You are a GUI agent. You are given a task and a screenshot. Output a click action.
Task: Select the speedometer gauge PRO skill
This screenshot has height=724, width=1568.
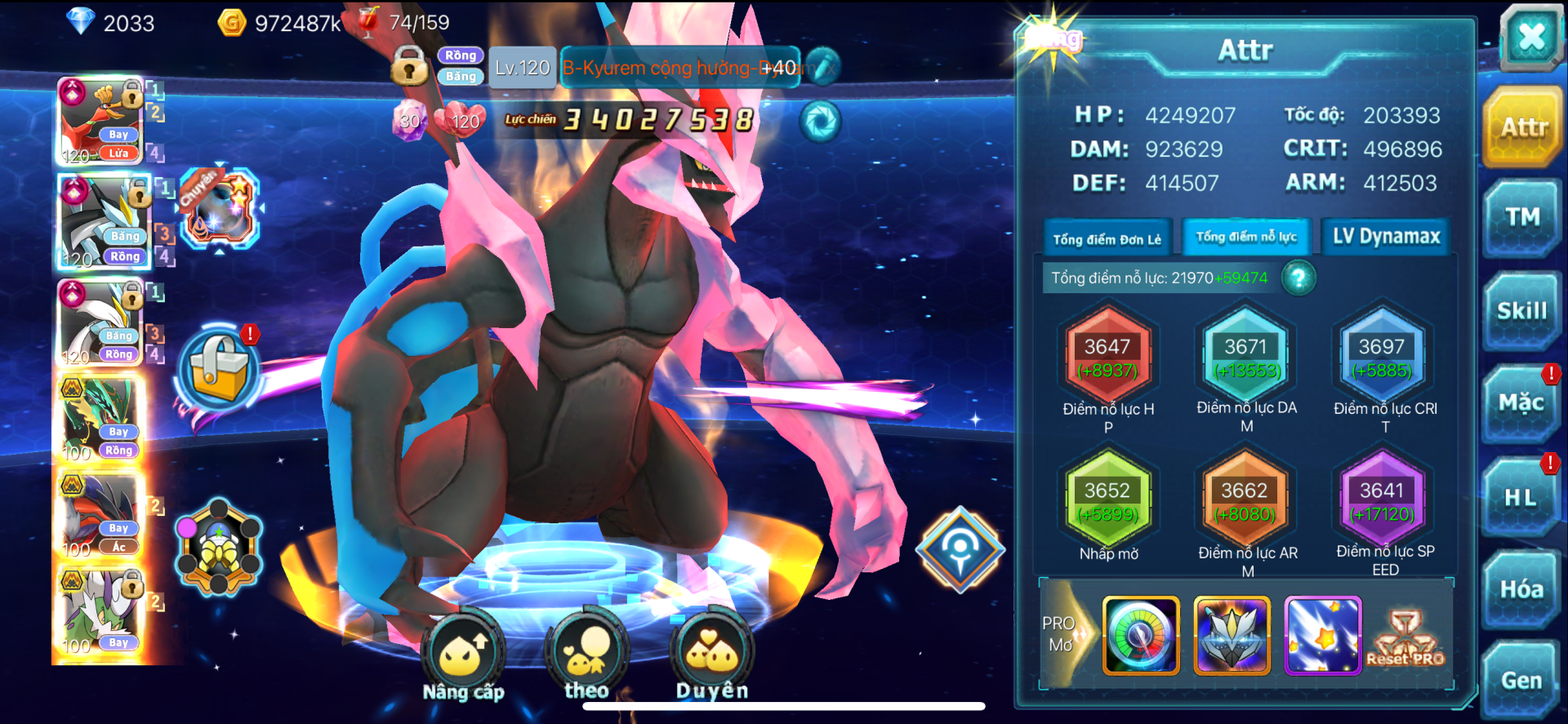pyautogui.click(x=1141, y=635)
